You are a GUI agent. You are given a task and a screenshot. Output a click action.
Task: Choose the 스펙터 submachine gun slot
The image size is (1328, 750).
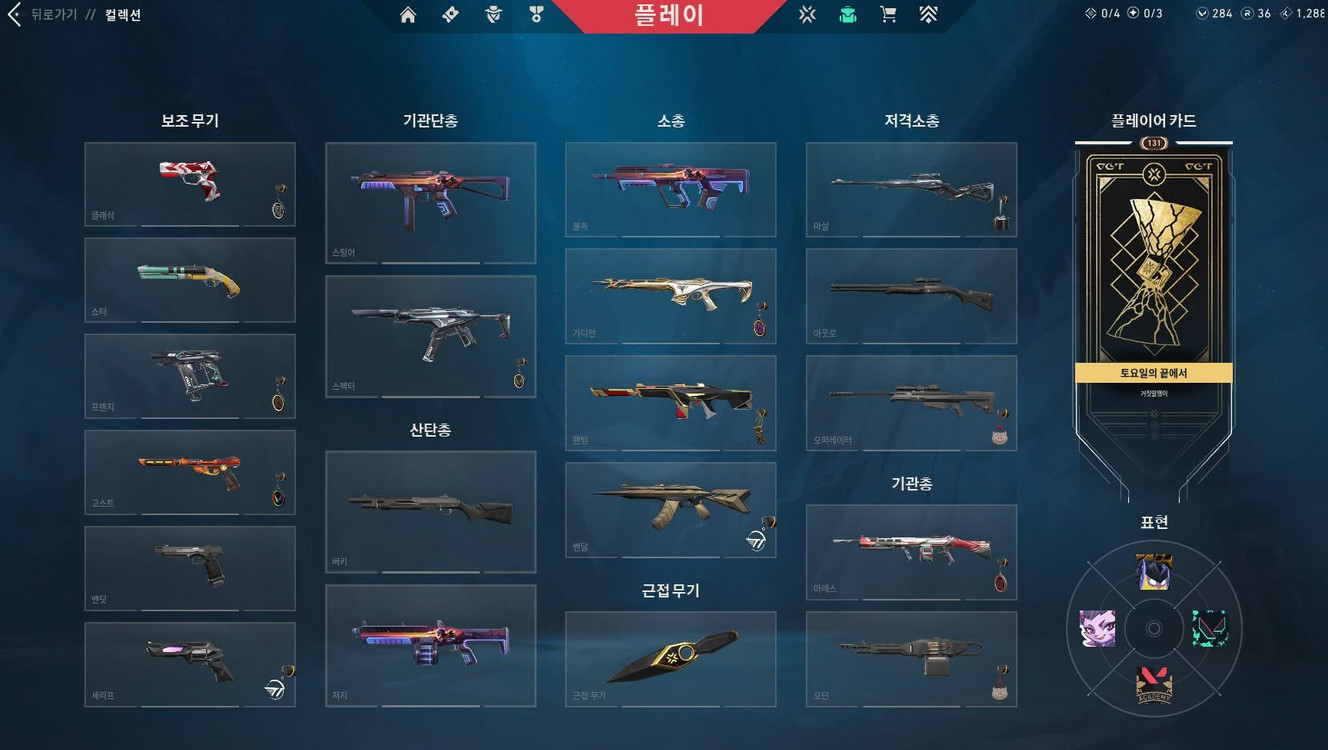[x=430, y=336]
